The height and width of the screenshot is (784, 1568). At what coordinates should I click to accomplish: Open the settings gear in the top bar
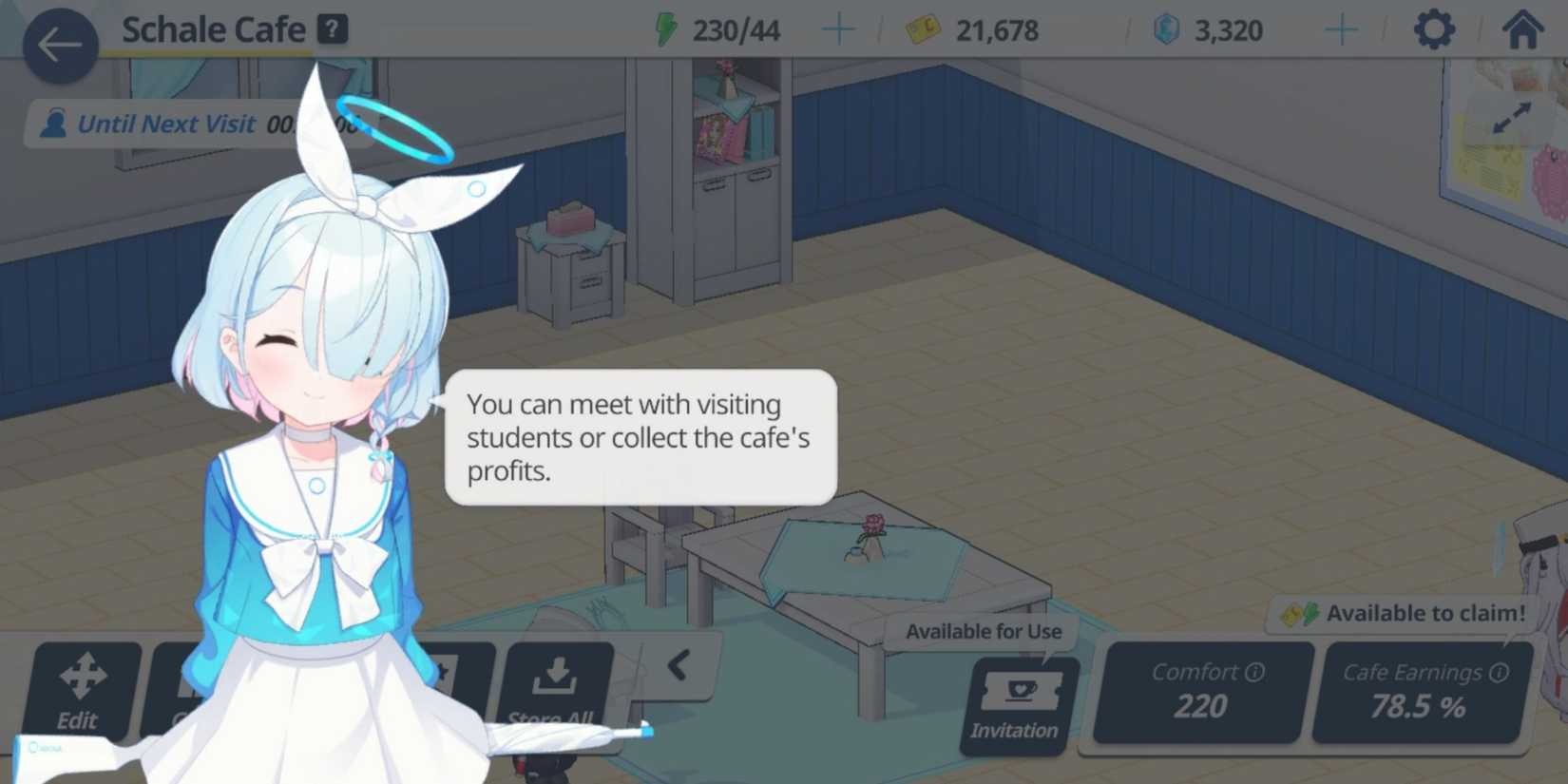click(1433, 29)
